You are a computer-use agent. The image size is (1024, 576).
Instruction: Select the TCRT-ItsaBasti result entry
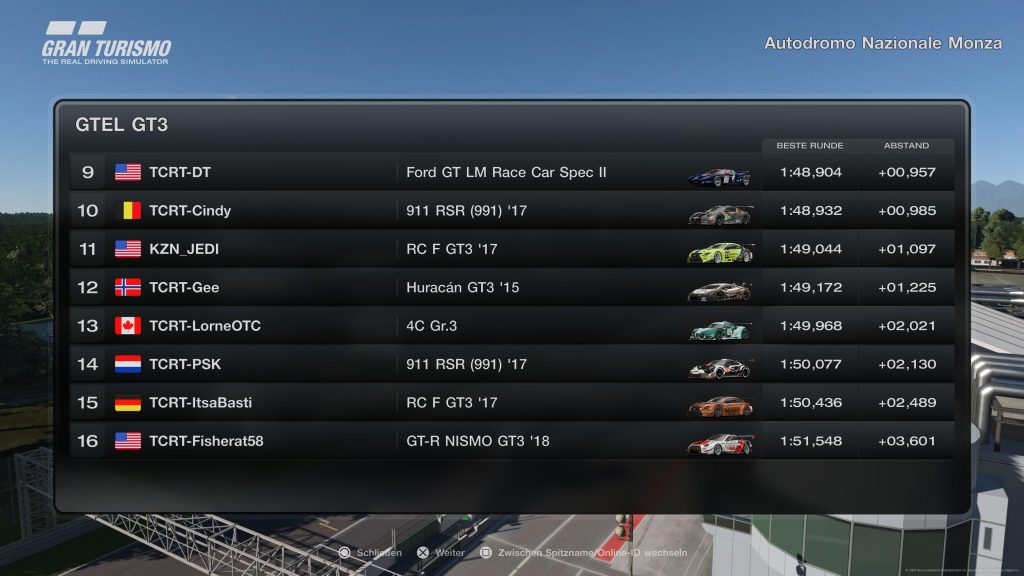tap(510, 403)
